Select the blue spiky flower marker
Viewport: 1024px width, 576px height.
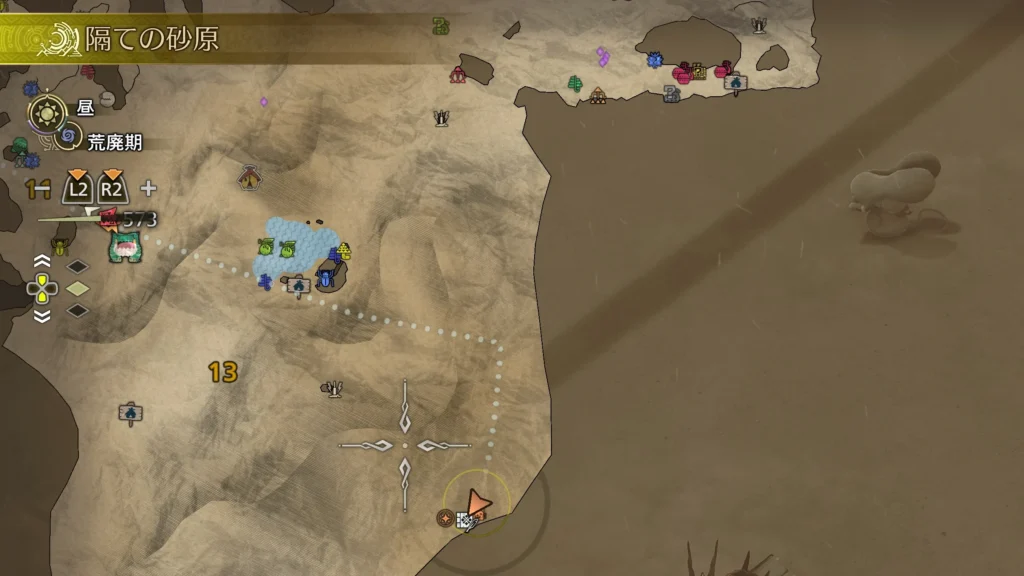click(x=654, y=61)
